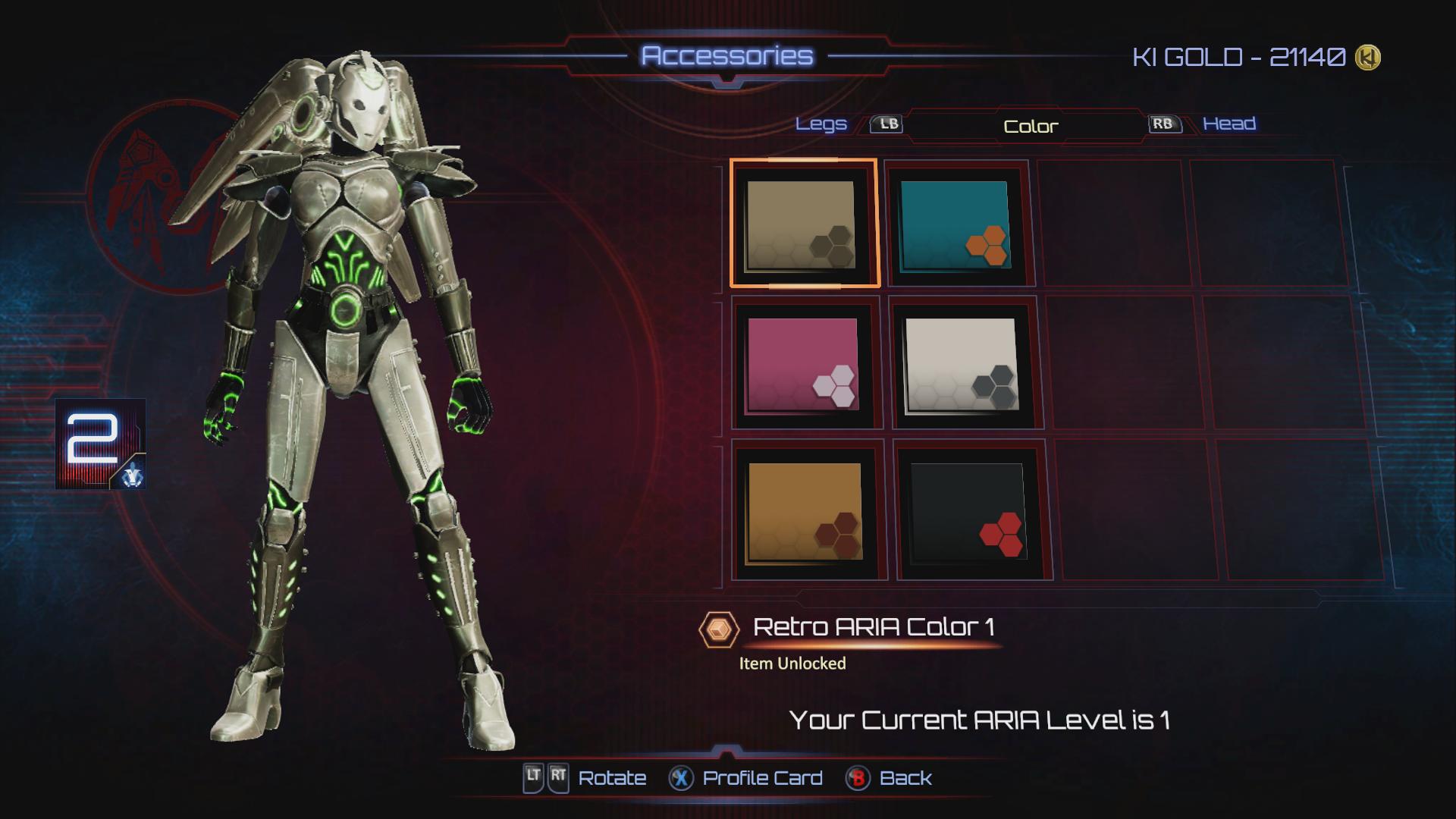Select the white color with gray hexagons
Viewport: 1456px width, 819px height.
(962, 365)
